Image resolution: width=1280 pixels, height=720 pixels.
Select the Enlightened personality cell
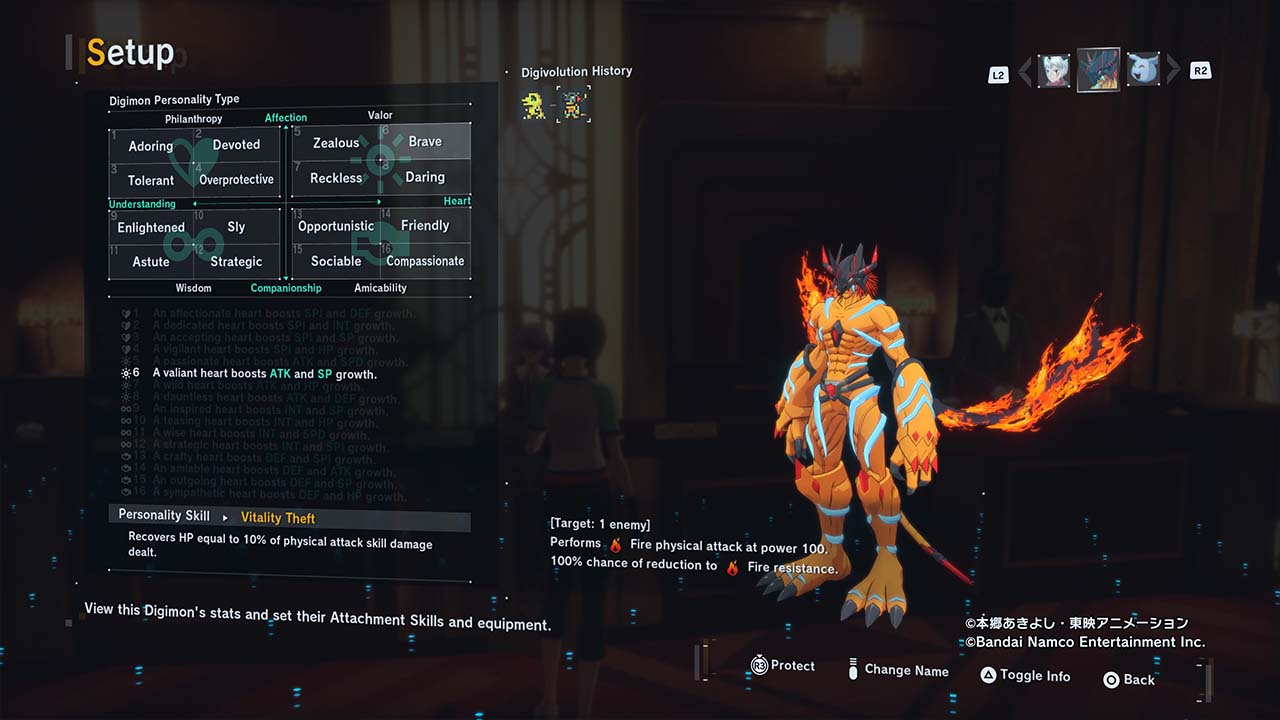coord(151,227)
